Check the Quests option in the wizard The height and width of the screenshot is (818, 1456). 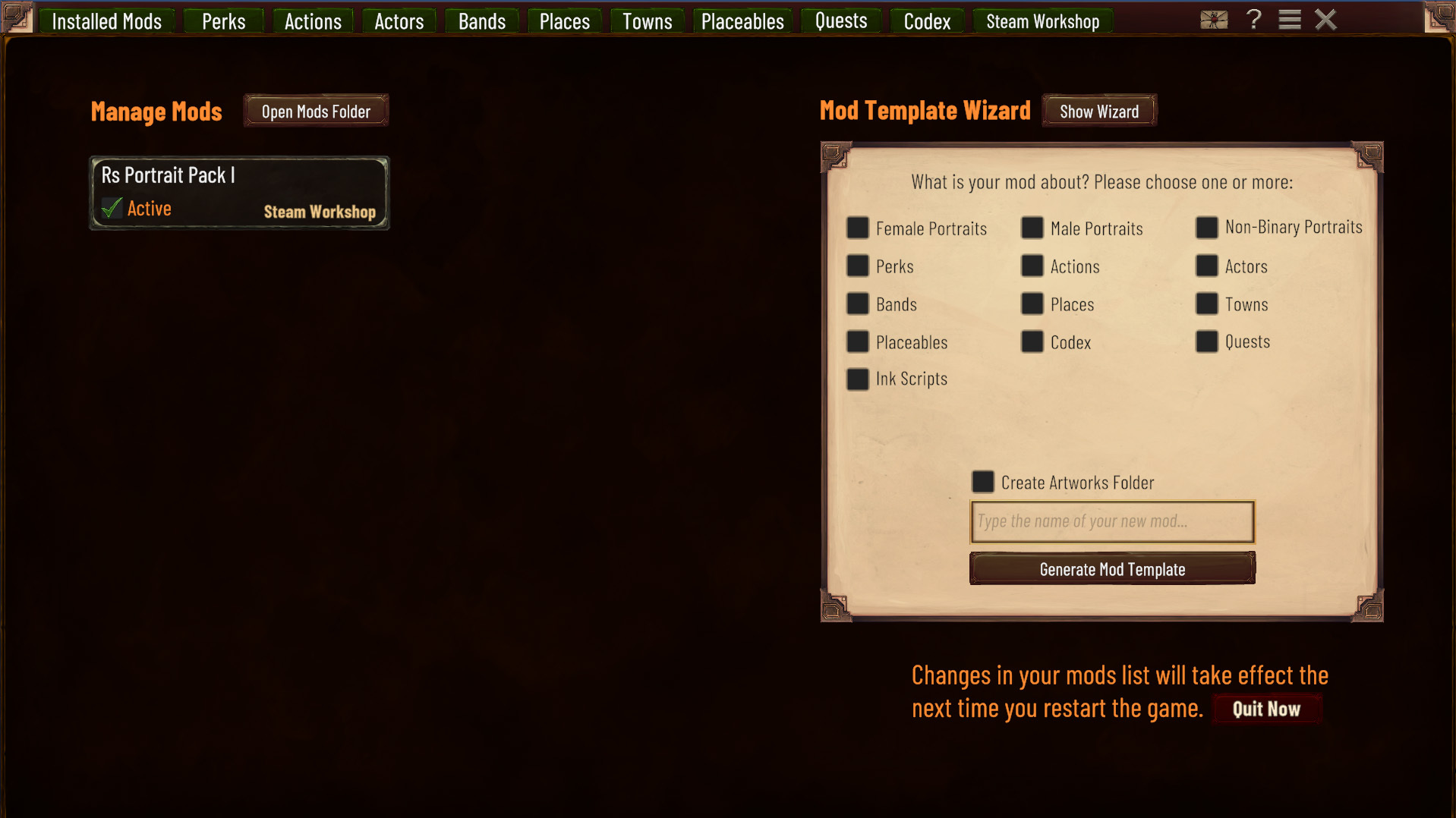[1206, 341]
